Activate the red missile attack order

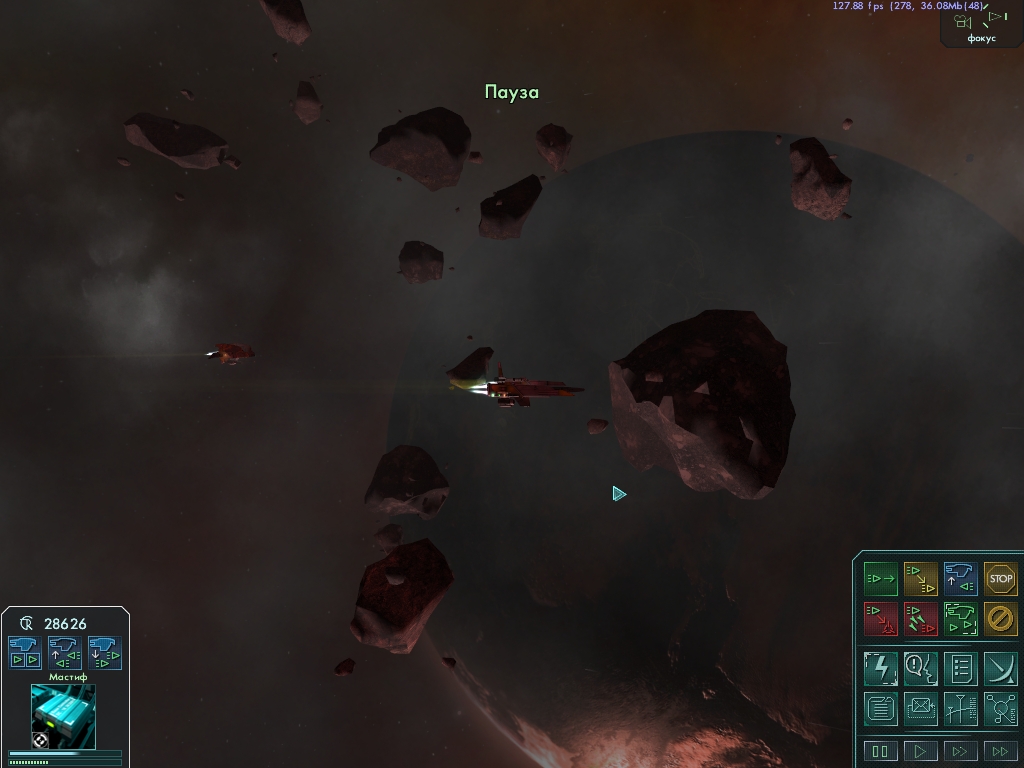tap(920, 618)
